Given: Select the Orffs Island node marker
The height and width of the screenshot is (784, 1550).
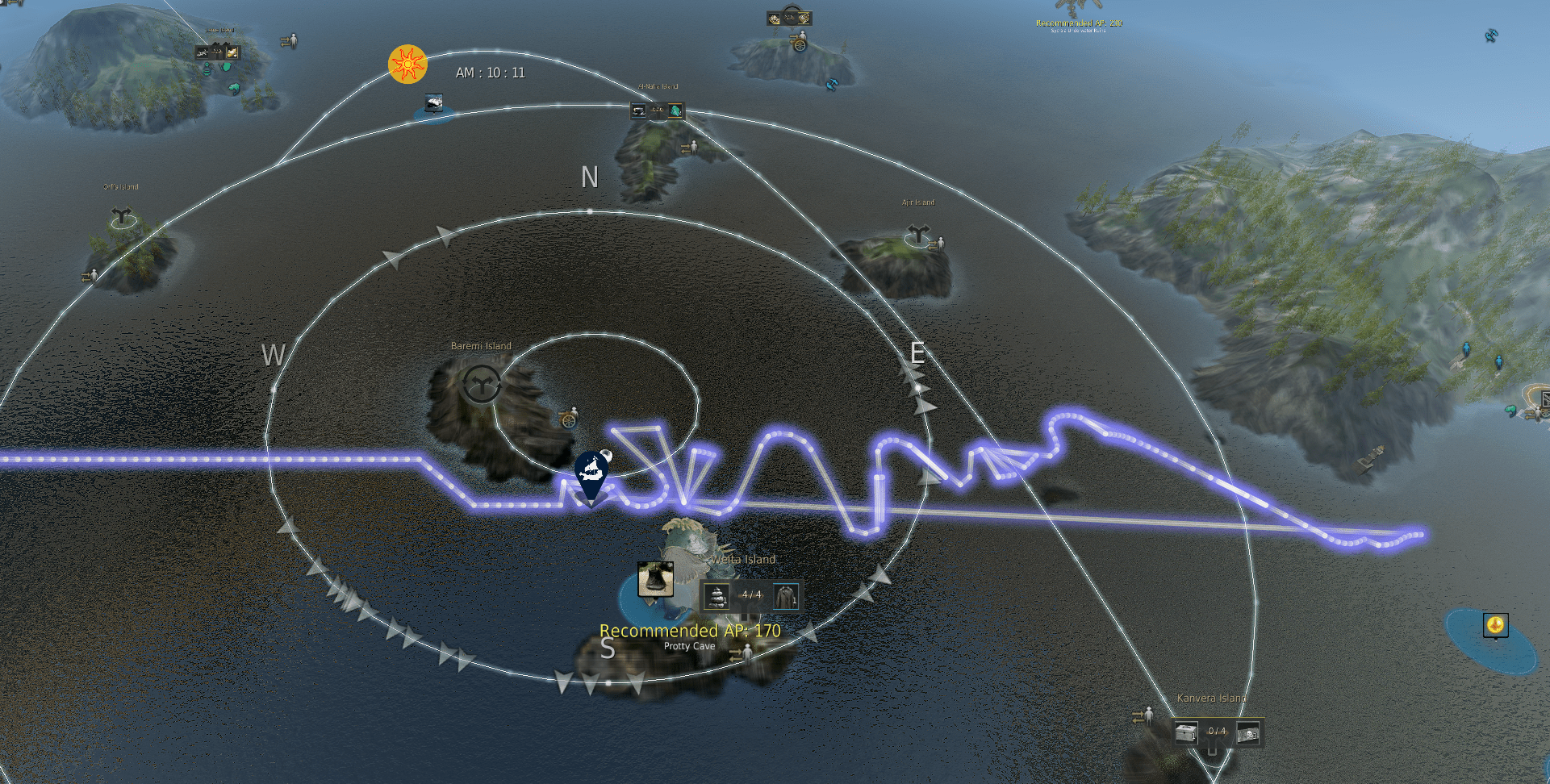Looking at the screenshot, I should pyautogui.click(x=122, y=216).
